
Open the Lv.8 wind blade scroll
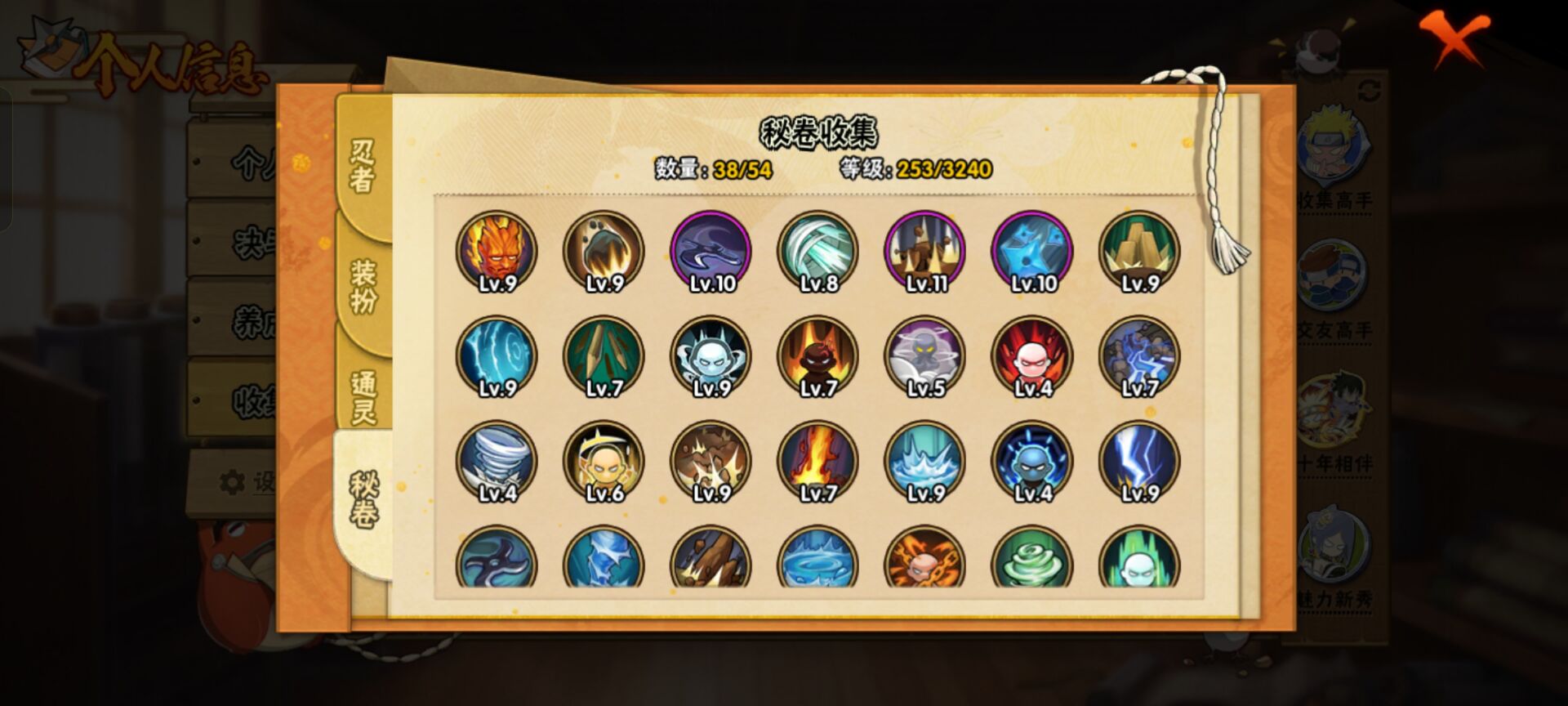816,251
